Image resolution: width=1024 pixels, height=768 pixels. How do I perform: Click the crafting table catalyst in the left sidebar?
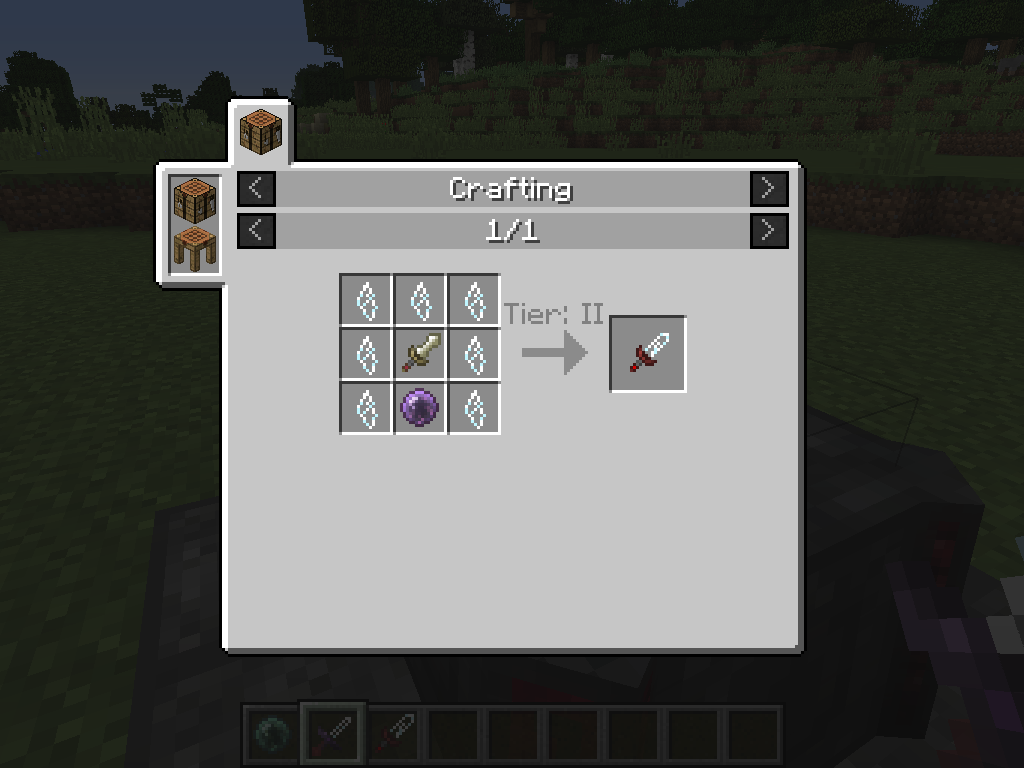(194, 199)
